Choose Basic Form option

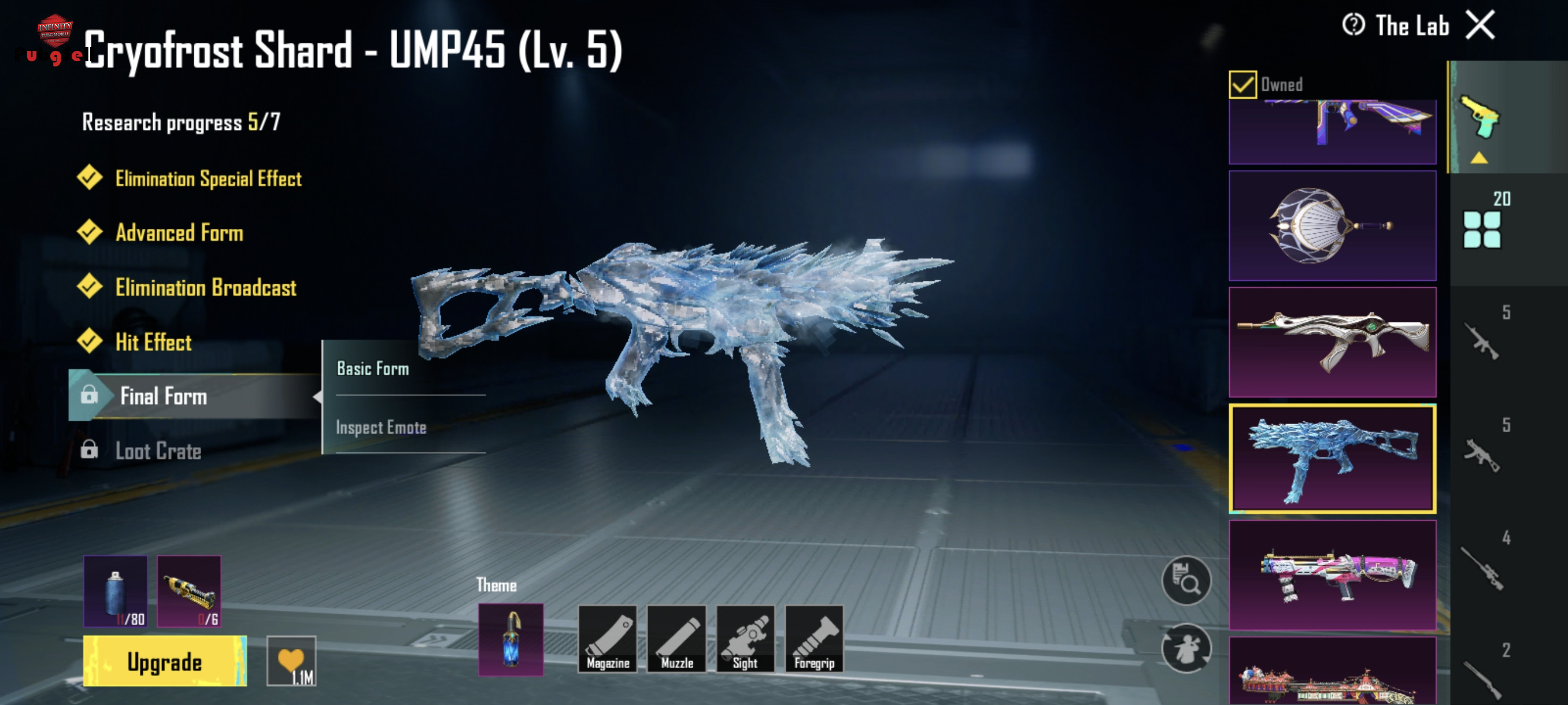[x=373, y=369]
